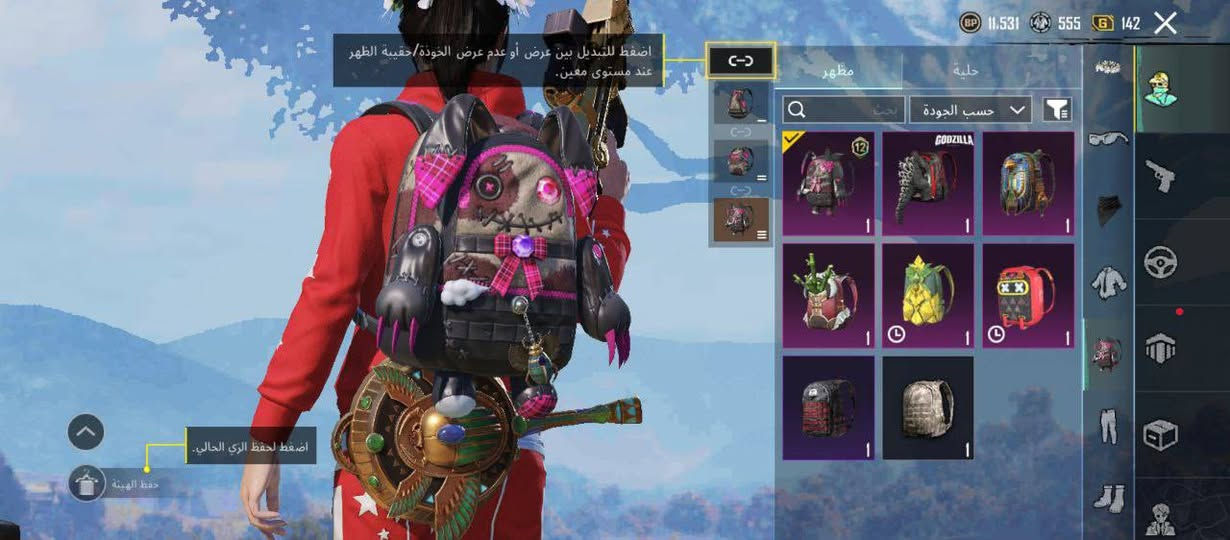Click the round up-arrow button
The width and height of the screenshot is (1230, 540).
coord(86,432)
